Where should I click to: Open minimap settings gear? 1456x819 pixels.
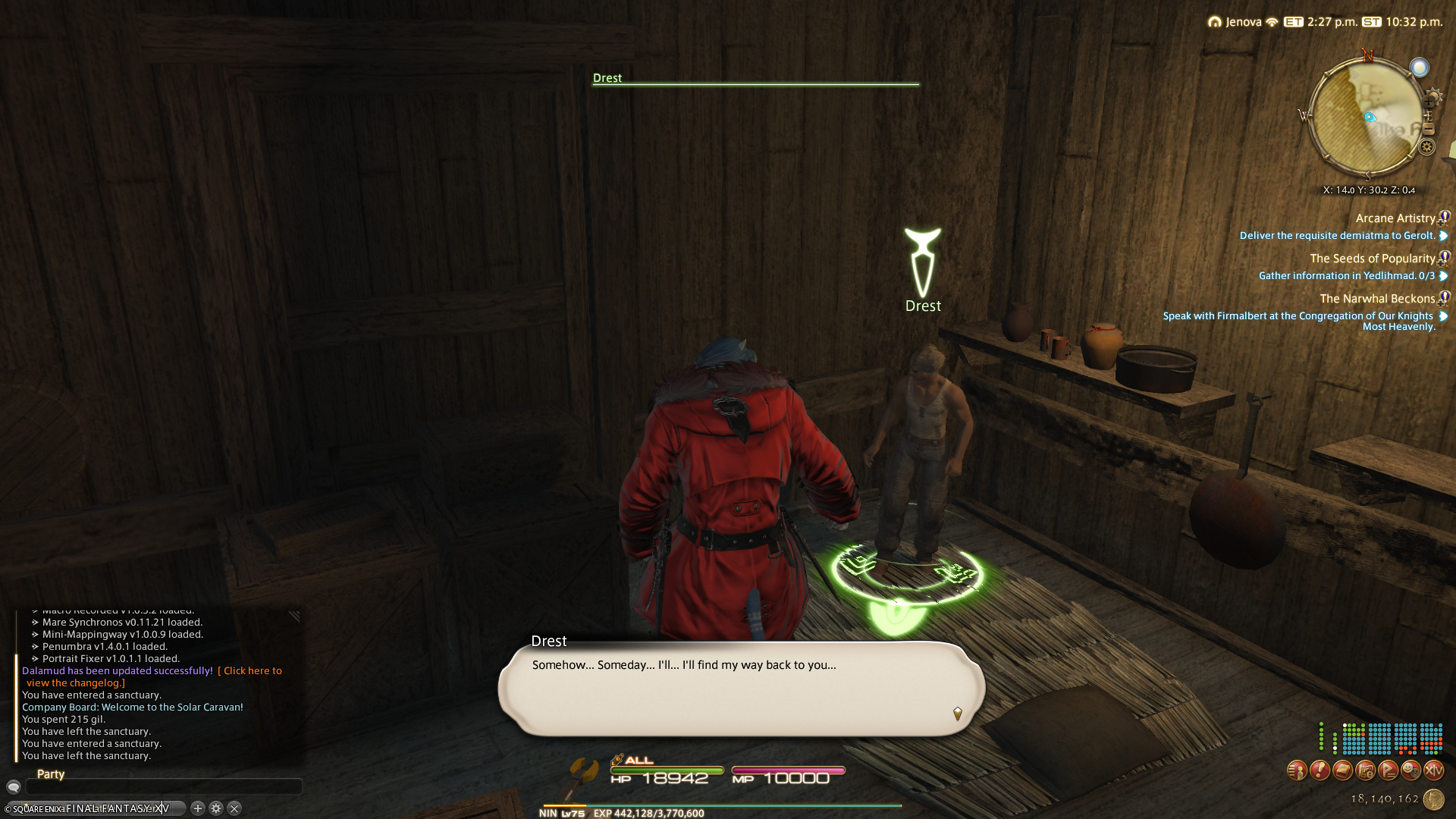tap(1426, 147)
